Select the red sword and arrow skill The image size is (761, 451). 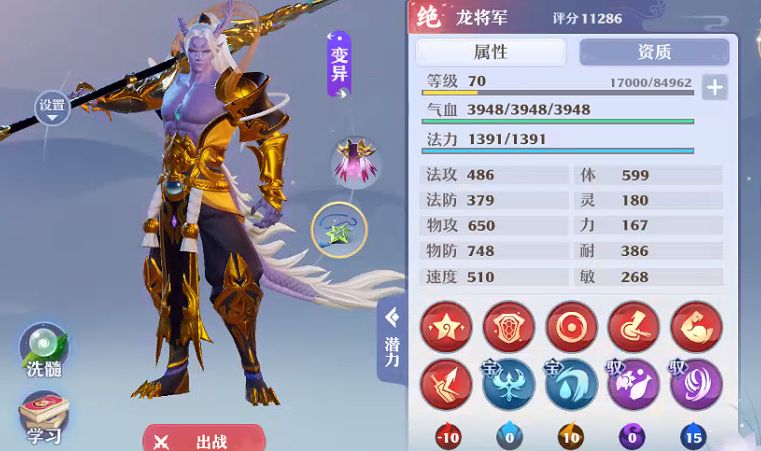tap(446, 385)
